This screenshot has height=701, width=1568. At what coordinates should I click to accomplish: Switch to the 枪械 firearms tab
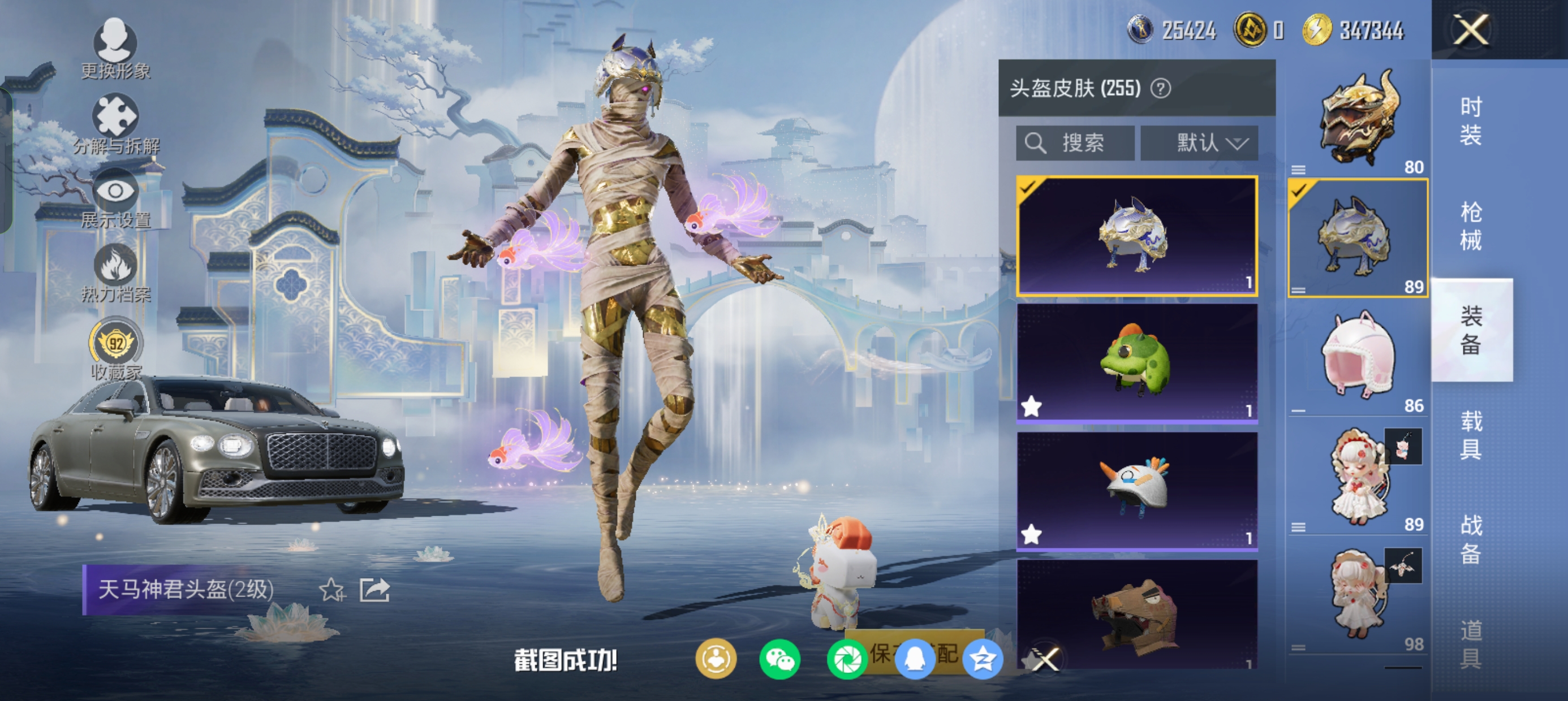click(x=1471, y=226)
